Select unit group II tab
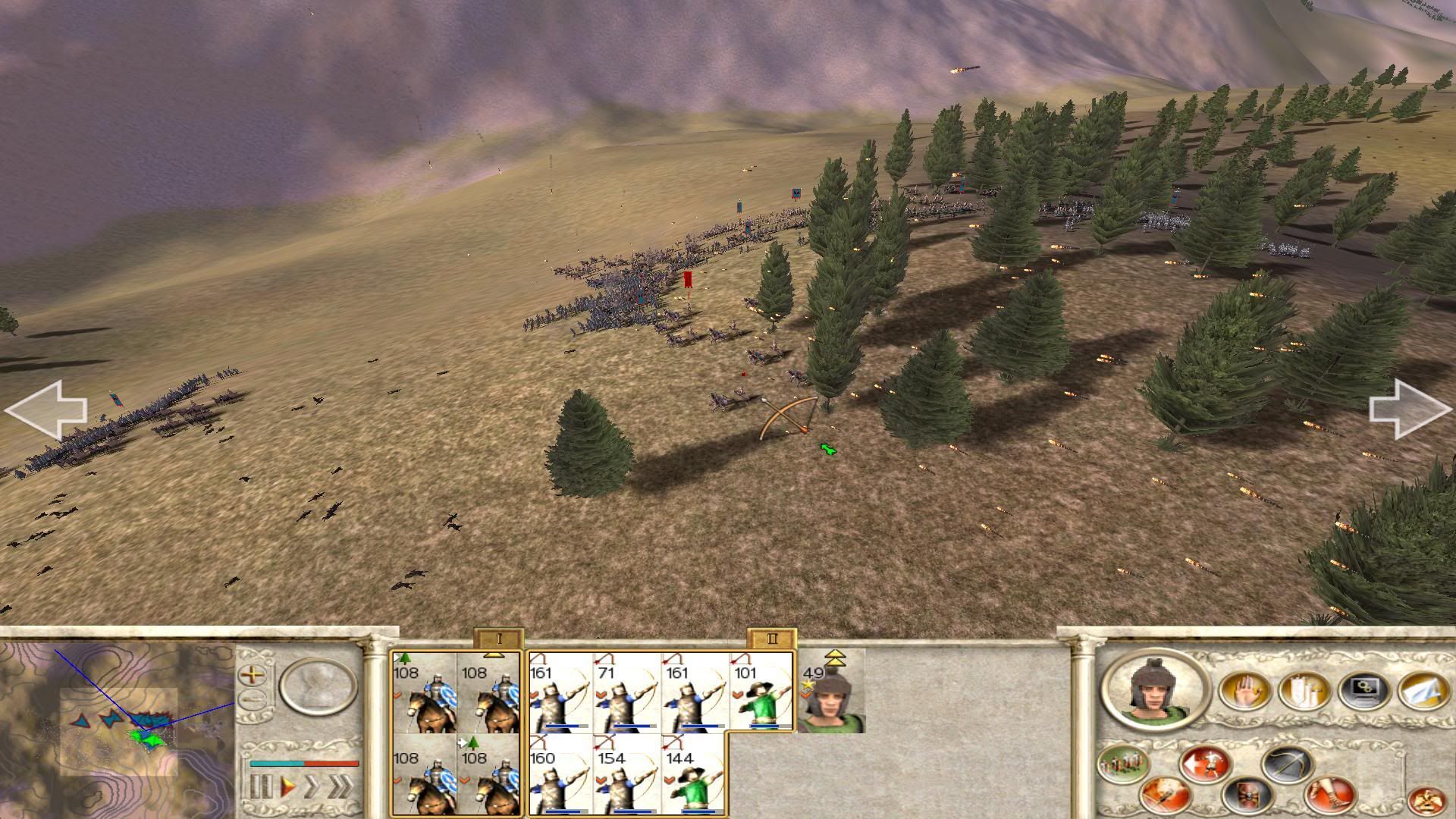 click(771, 639)
